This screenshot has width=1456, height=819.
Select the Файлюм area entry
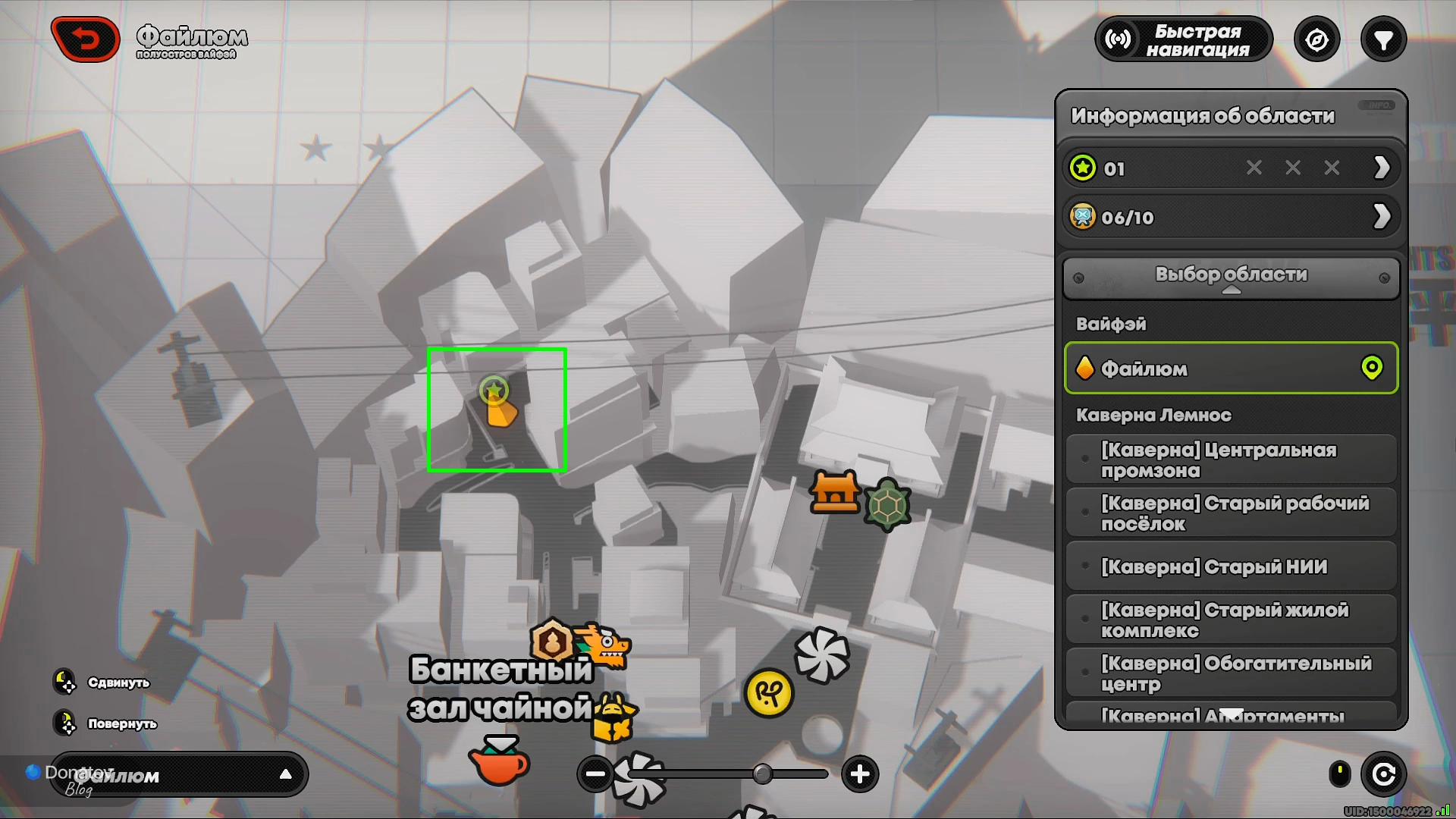click(x=1231, y=369)
